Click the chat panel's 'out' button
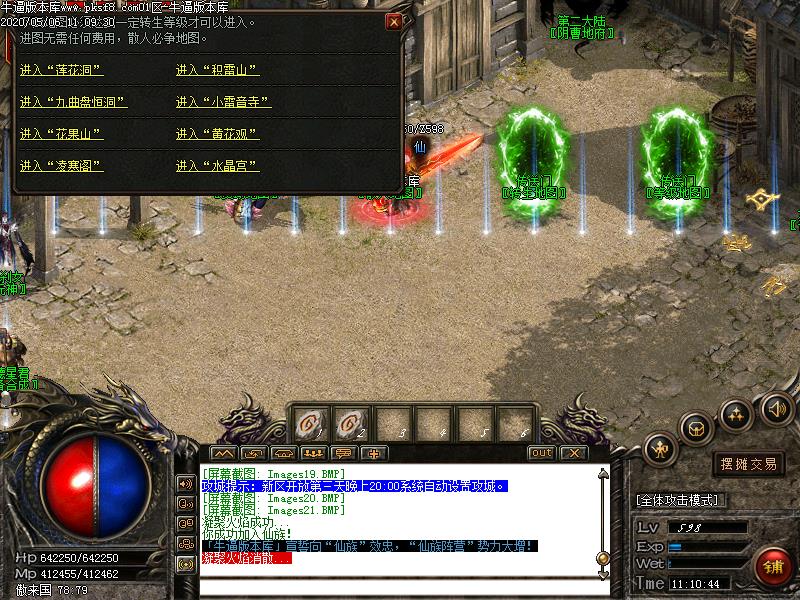This screenshot has width=800, height=600. pyautogui.click(x=541, y=453)
